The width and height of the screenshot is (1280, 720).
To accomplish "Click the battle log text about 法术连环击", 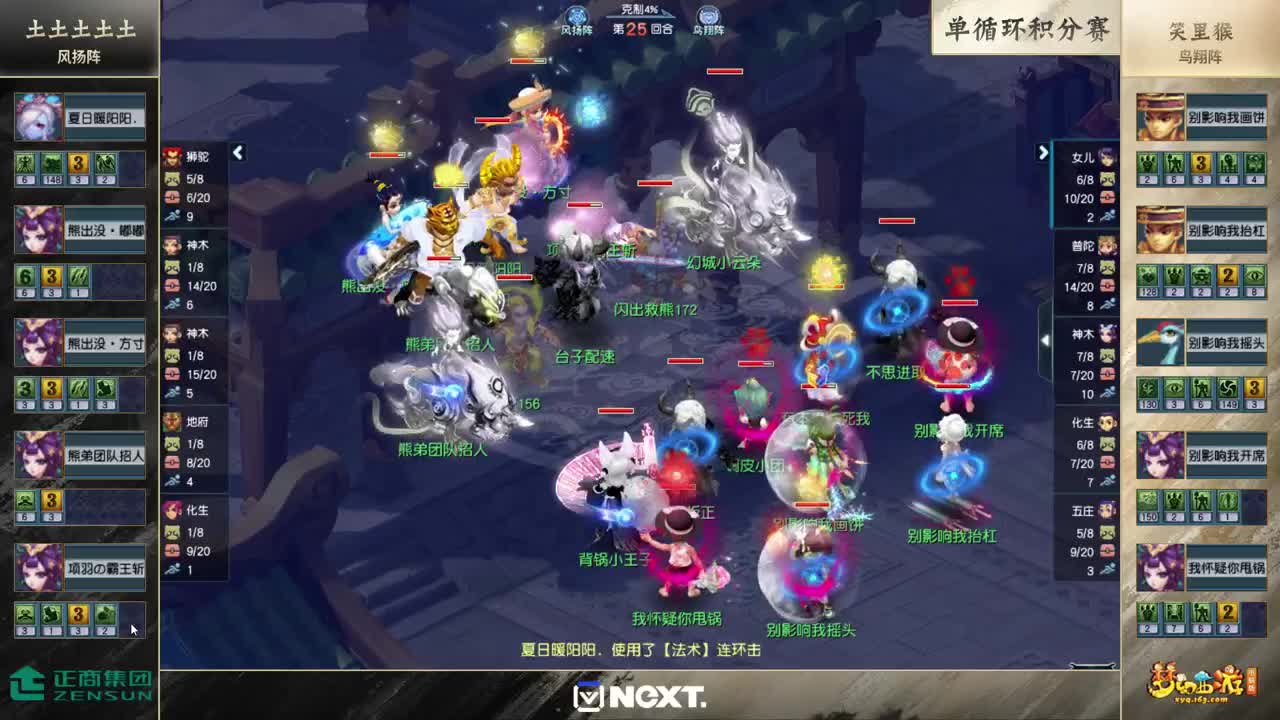I will point(640,647).
